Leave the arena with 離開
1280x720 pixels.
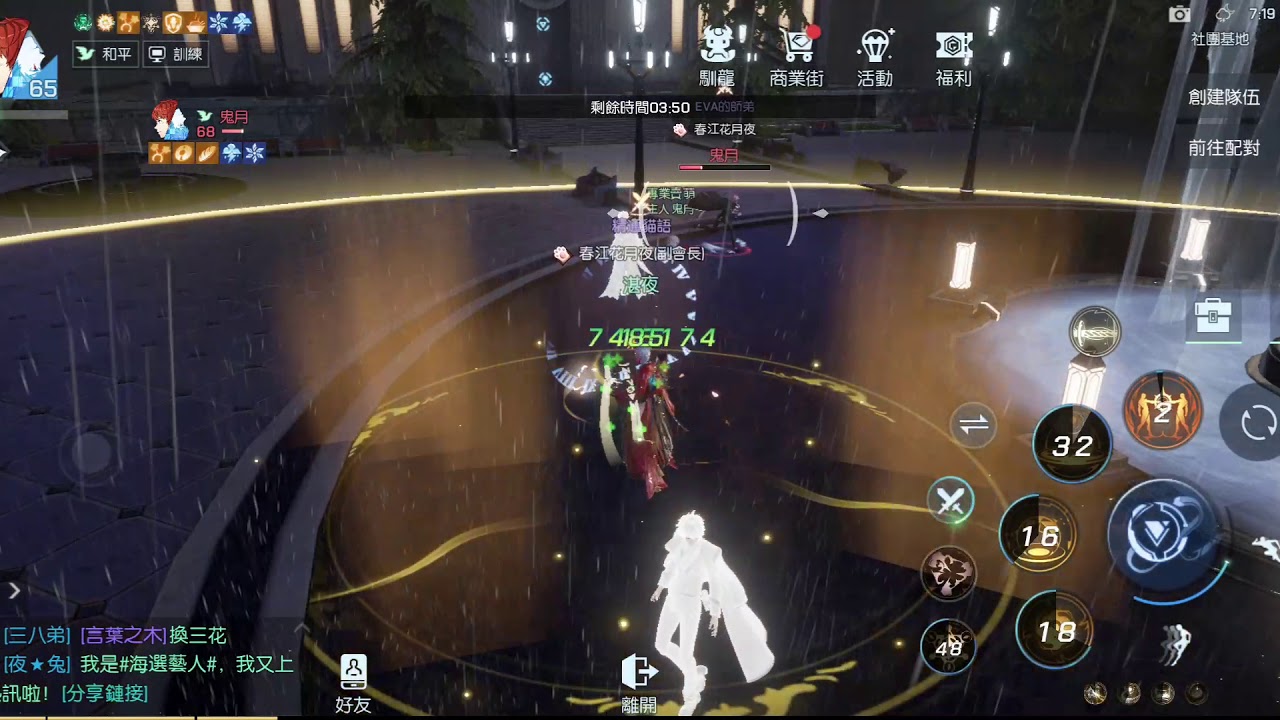(639, 680)
